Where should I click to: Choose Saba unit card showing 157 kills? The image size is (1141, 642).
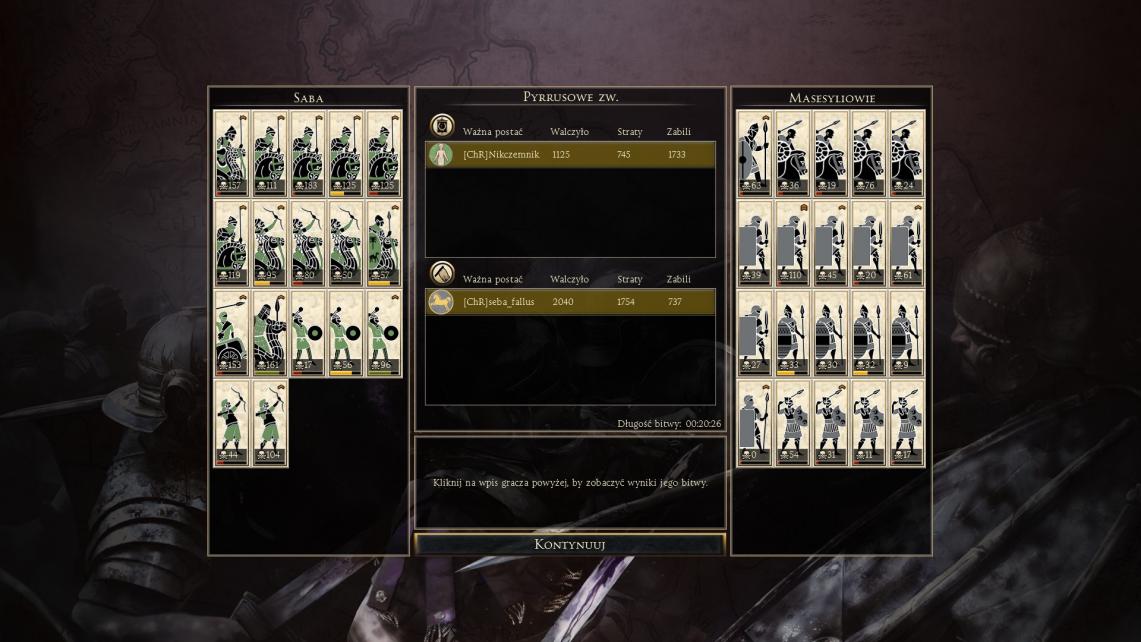232,153
